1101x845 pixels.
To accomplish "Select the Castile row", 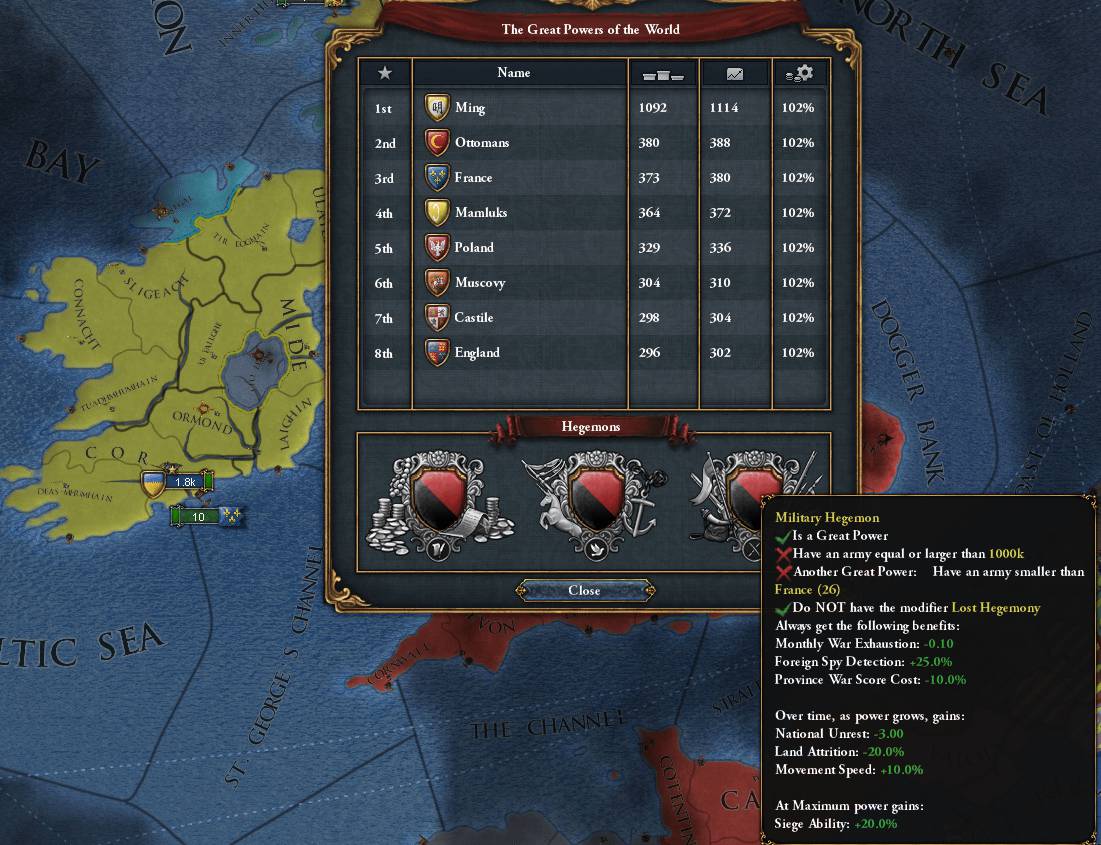I will click(x=473, y=318).
